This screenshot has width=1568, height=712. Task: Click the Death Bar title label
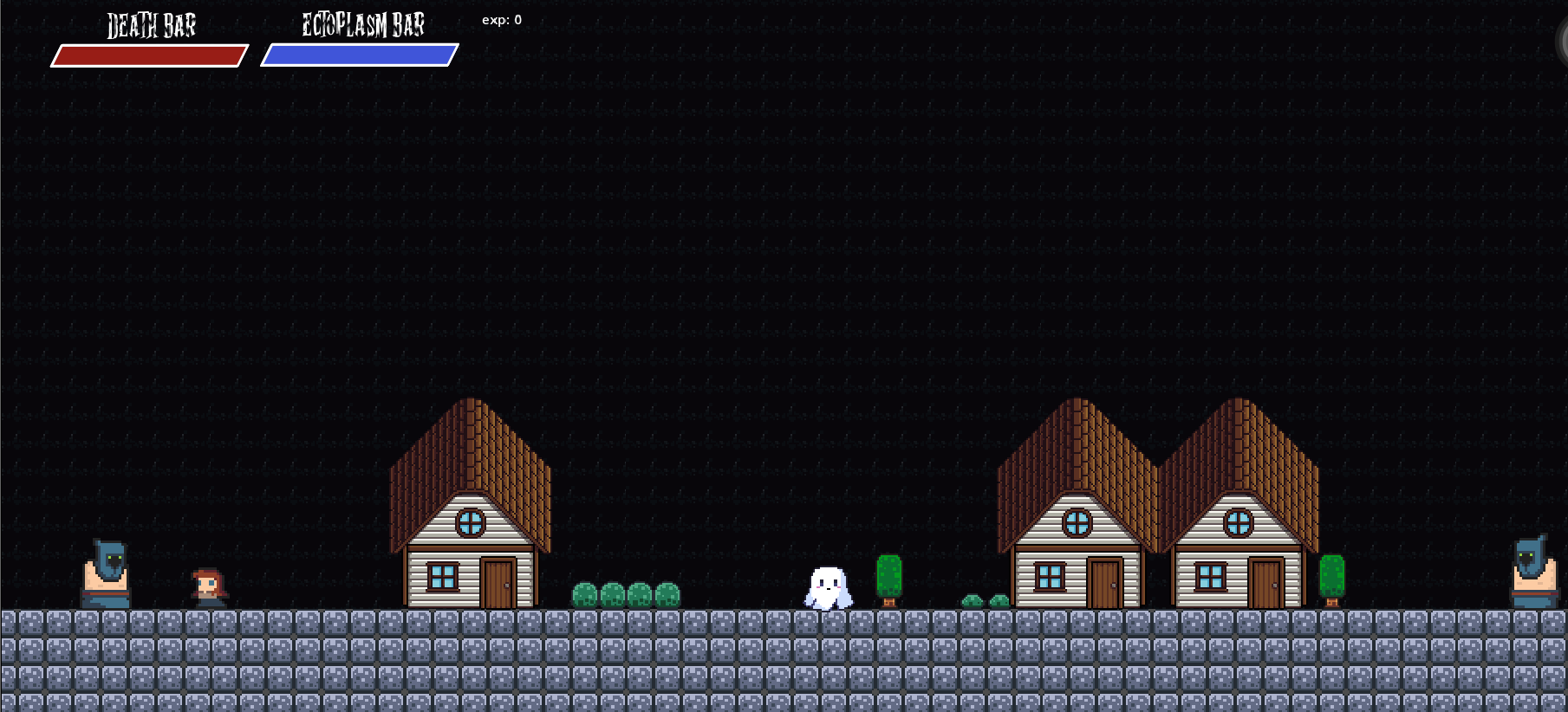tap(152, 27)
